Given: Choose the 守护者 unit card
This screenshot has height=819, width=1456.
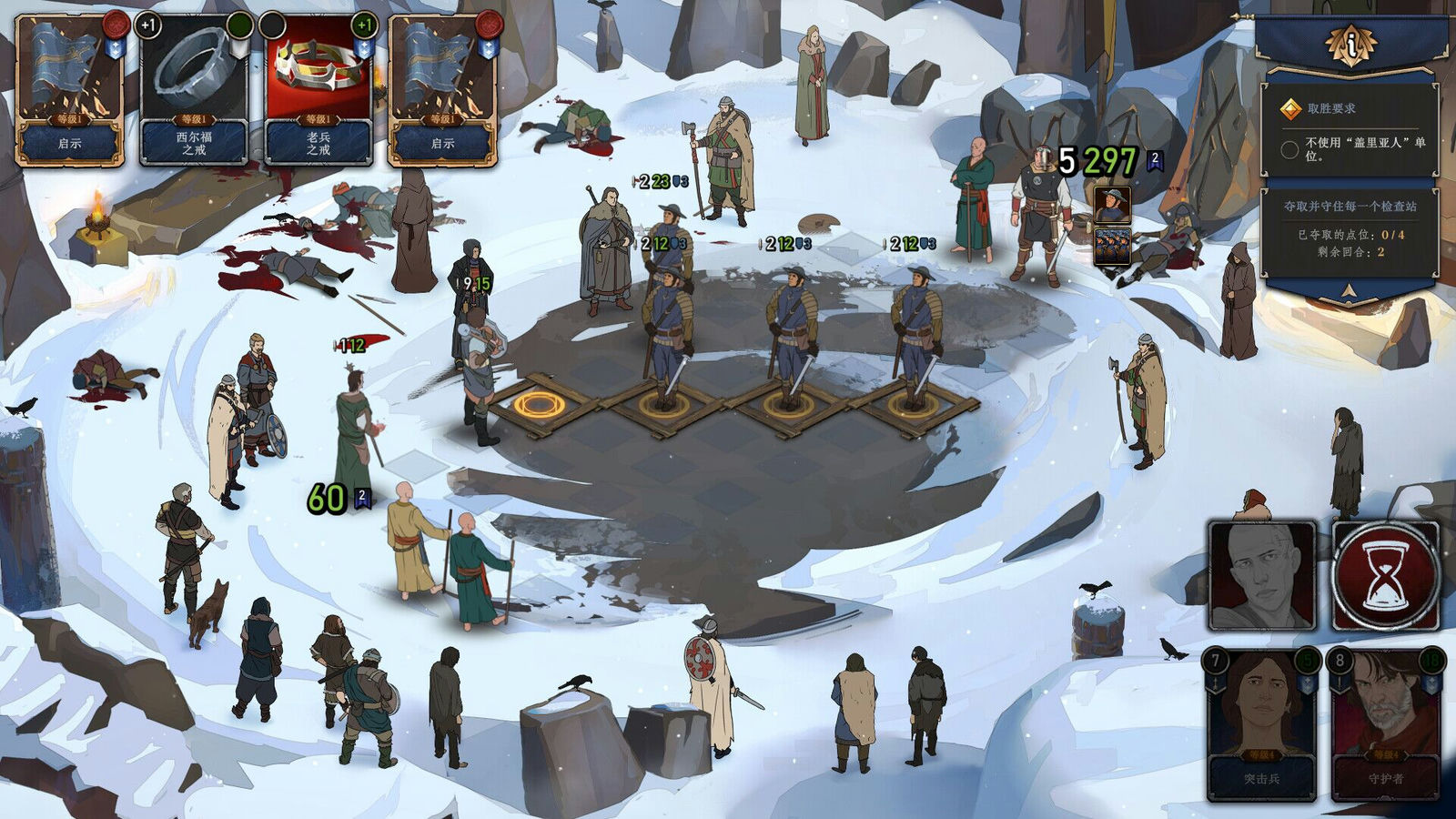Looking at the screenshot, I should point(1386,724).
